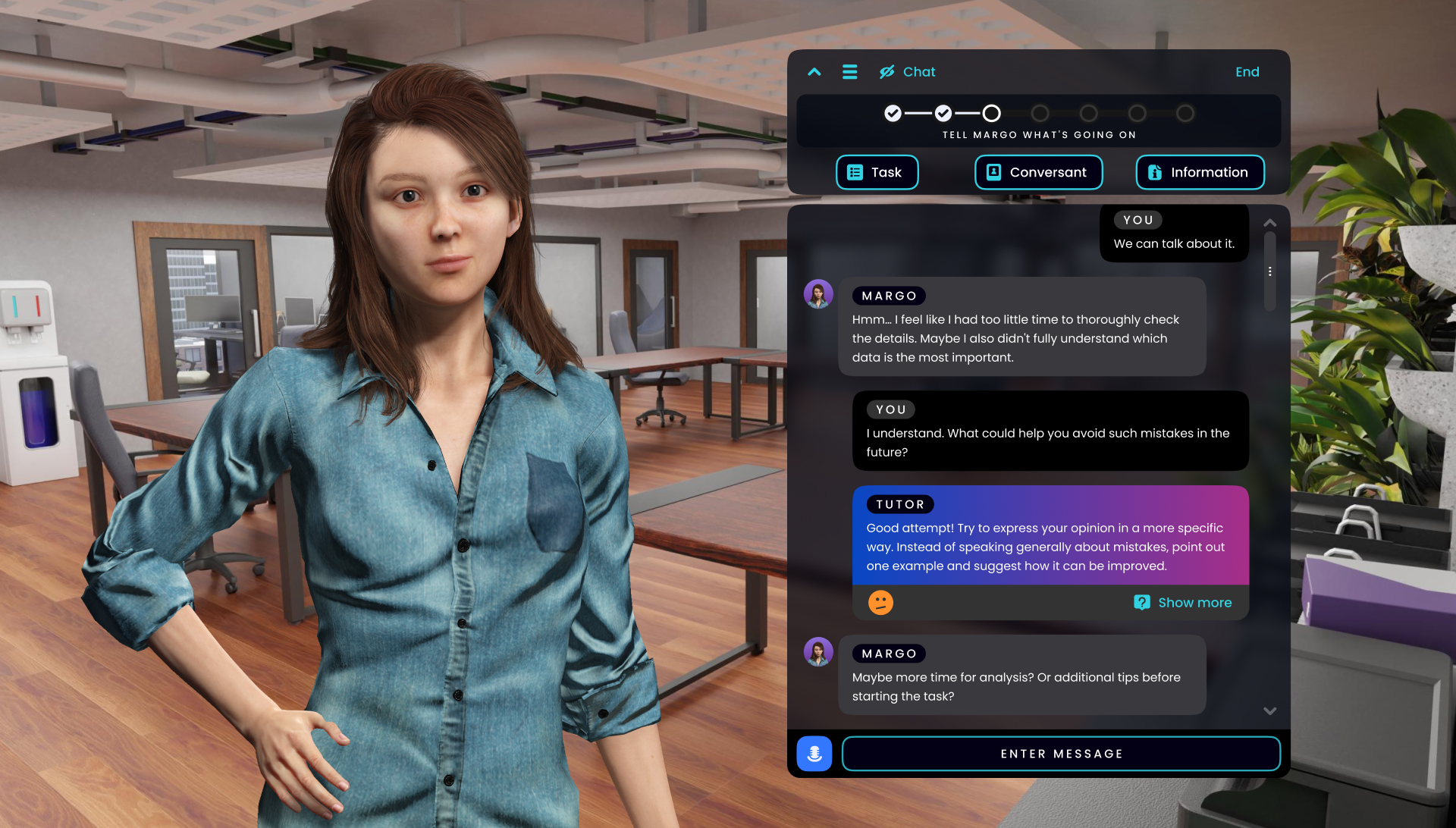Open the hamburger menu icon
Image resolution: width=1456 pixels, height=828 pixels.
coord(849,72)
